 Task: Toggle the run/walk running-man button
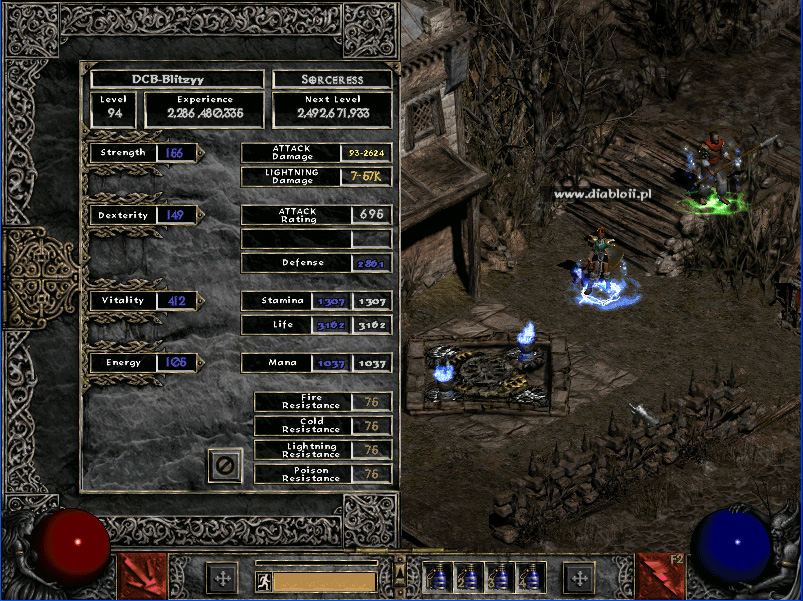coord(263,581)
